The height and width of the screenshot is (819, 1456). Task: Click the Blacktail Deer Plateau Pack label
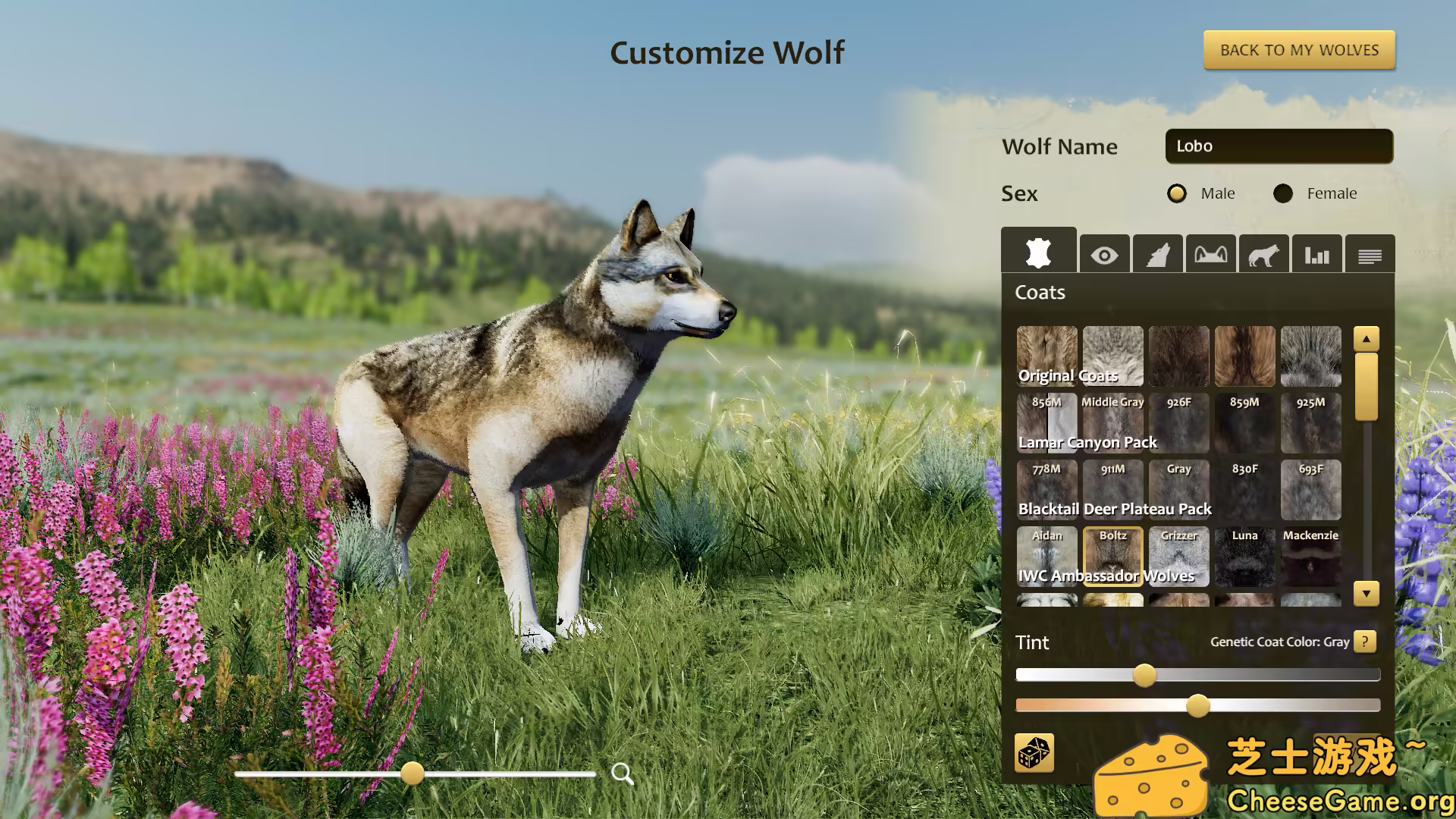pos(1114,509)
